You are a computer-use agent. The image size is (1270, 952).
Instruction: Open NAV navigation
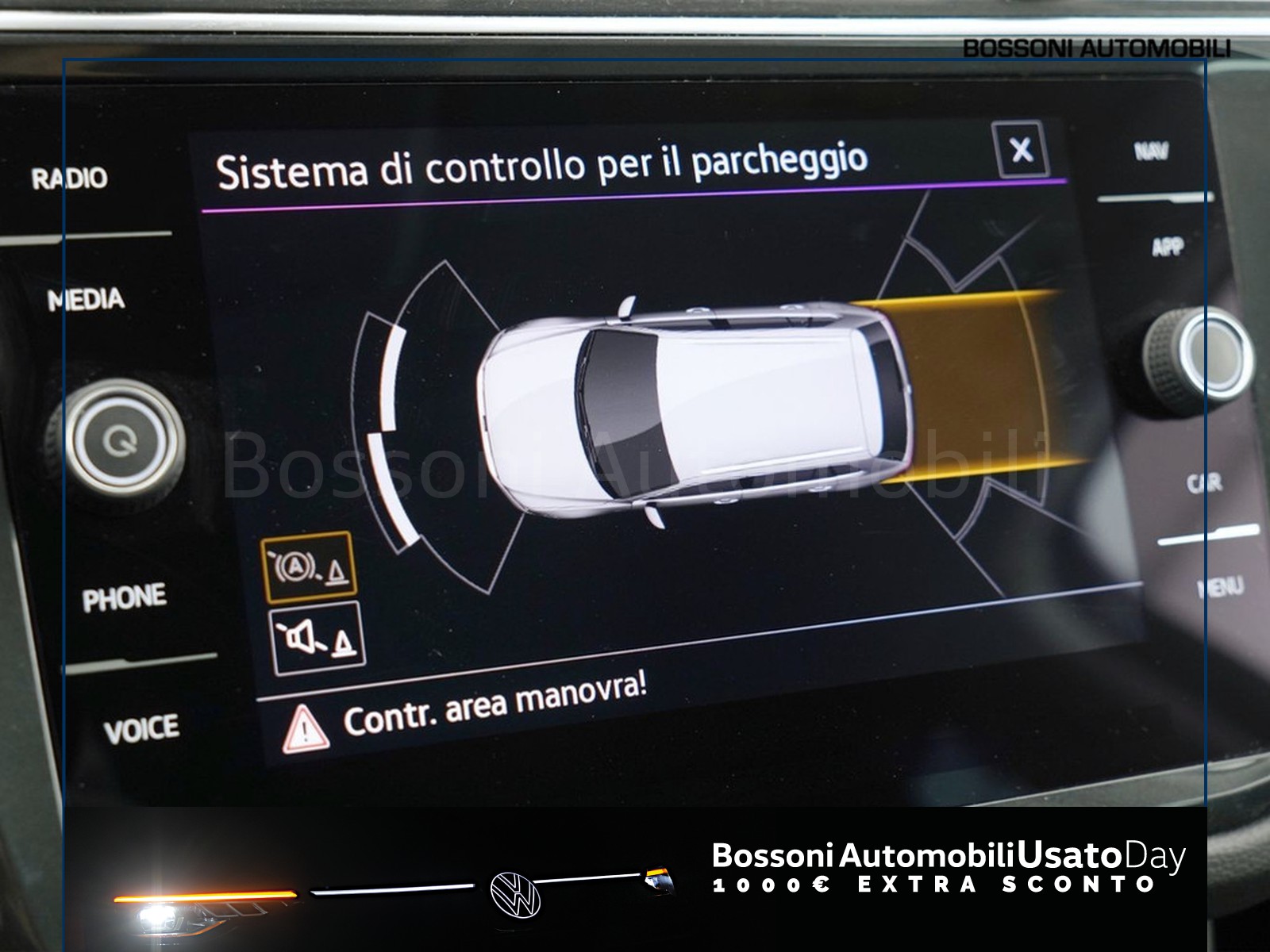coord(1151,151)
